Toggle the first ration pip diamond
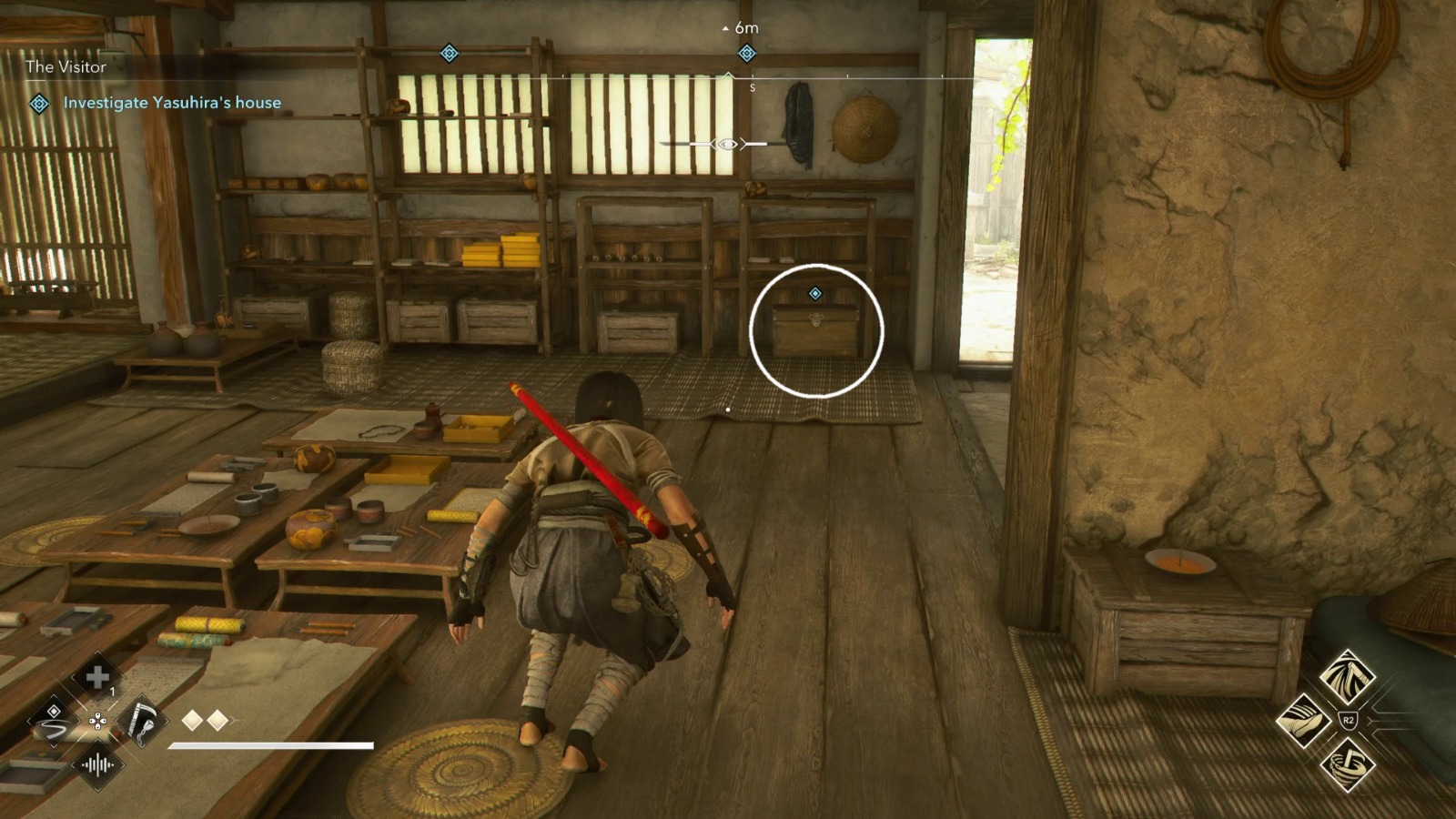 pyautogui.click(x=191, y=720)
